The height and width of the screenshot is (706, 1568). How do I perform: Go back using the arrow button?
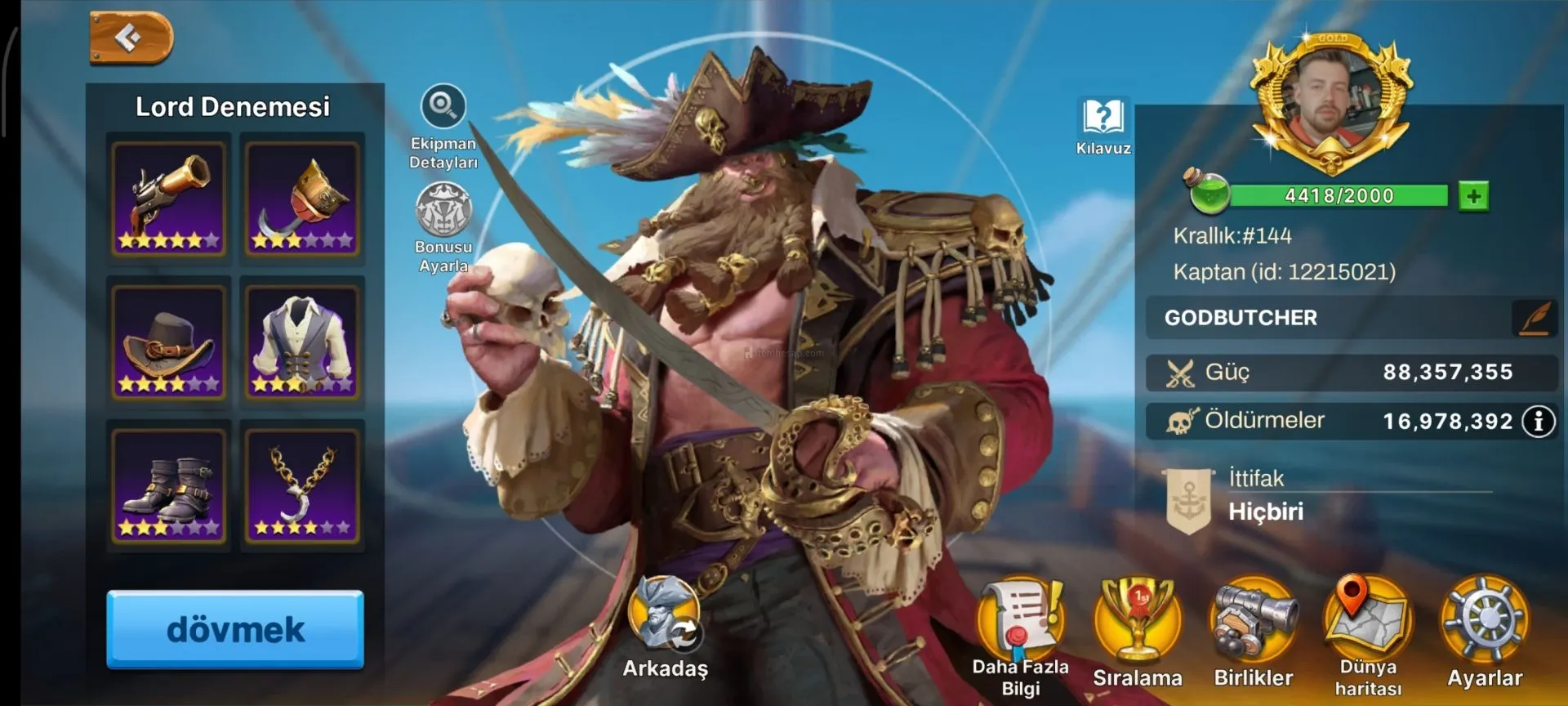(131, 38)
